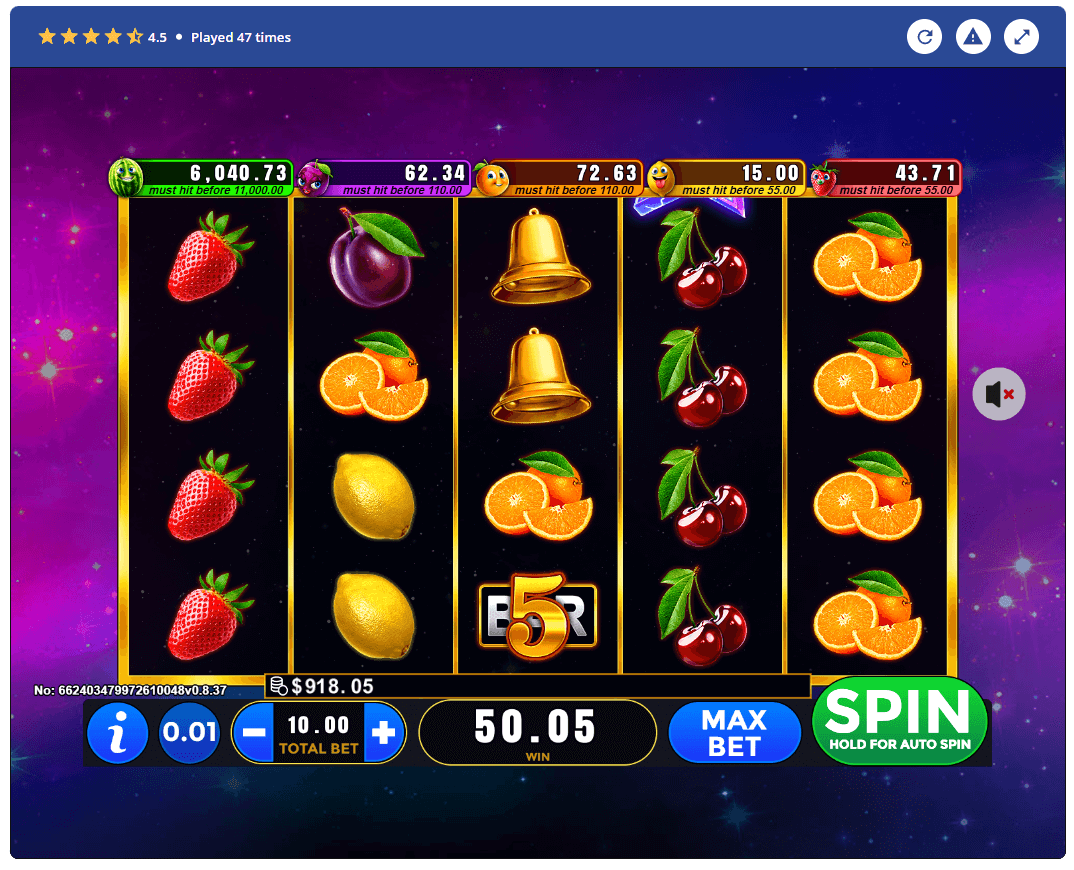The width and height of the screenshot is (1074, 870).
Task: Reload the game with the refresh icon
Action: tap(925, 38)
